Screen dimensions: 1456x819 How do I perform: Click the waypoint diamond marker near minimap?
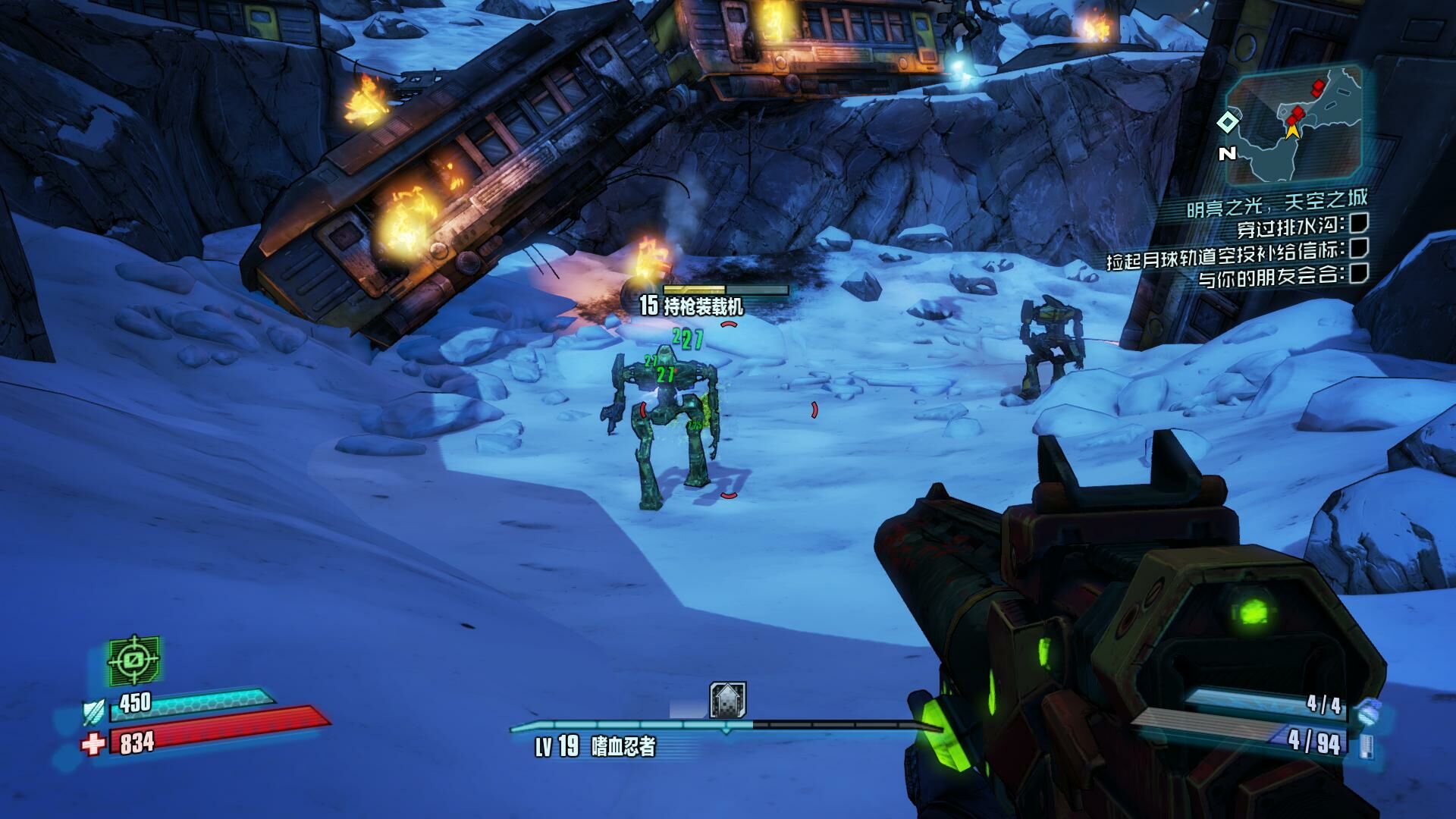tap(1227, 122)
